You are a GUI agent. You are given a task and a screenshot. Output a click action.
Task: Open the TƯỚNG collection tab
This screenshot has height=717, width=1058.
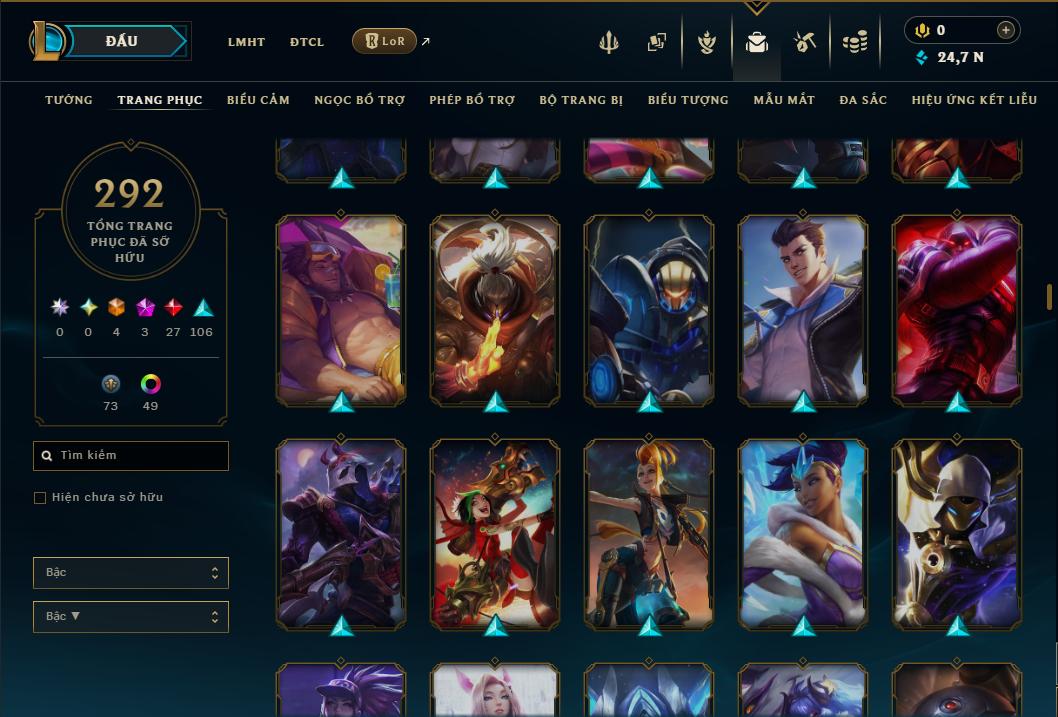click(69, 100)
